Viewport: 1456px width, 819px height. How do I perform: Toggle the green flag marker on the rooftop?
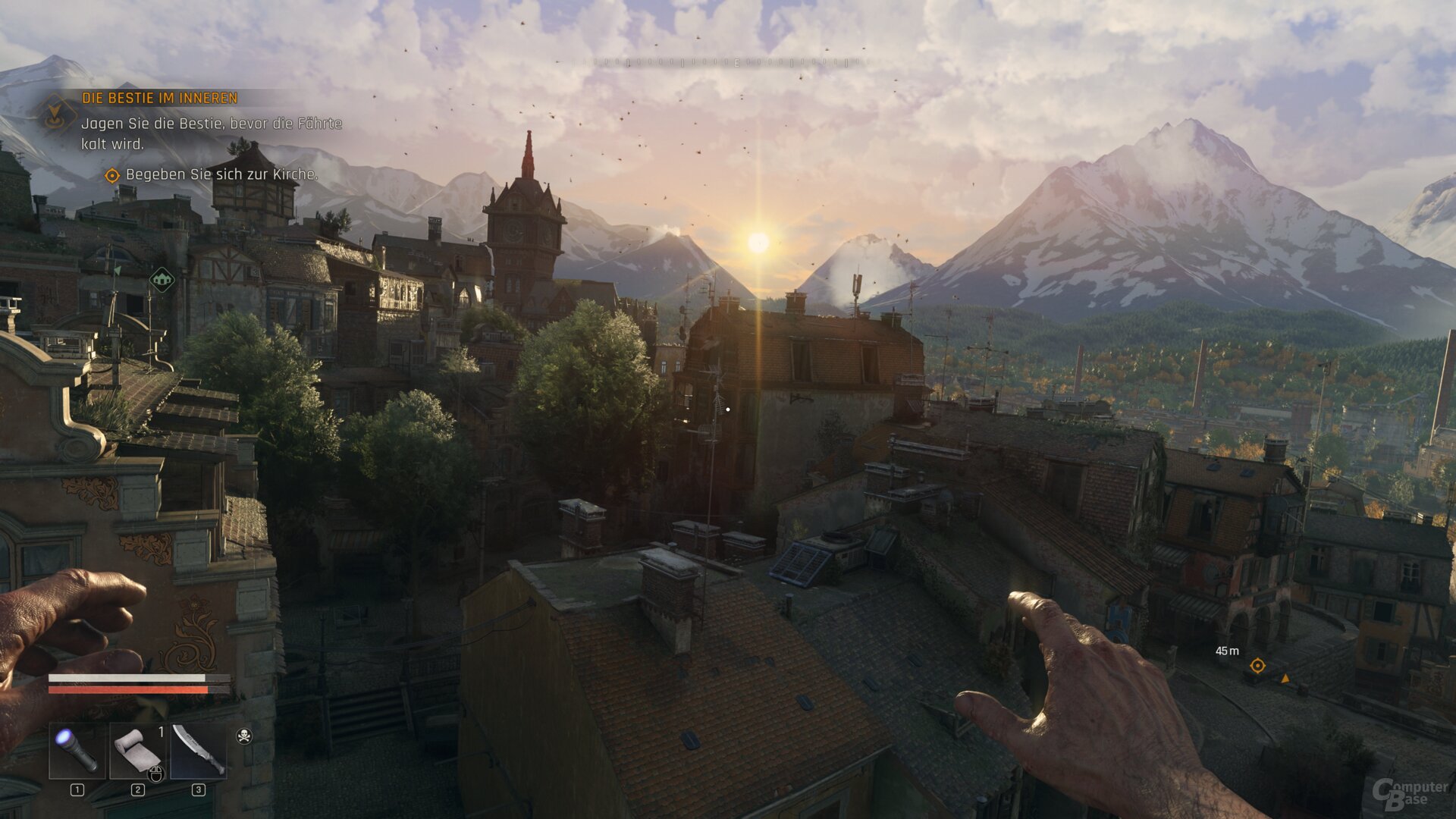pyautogui.click(x=118, y=271)
